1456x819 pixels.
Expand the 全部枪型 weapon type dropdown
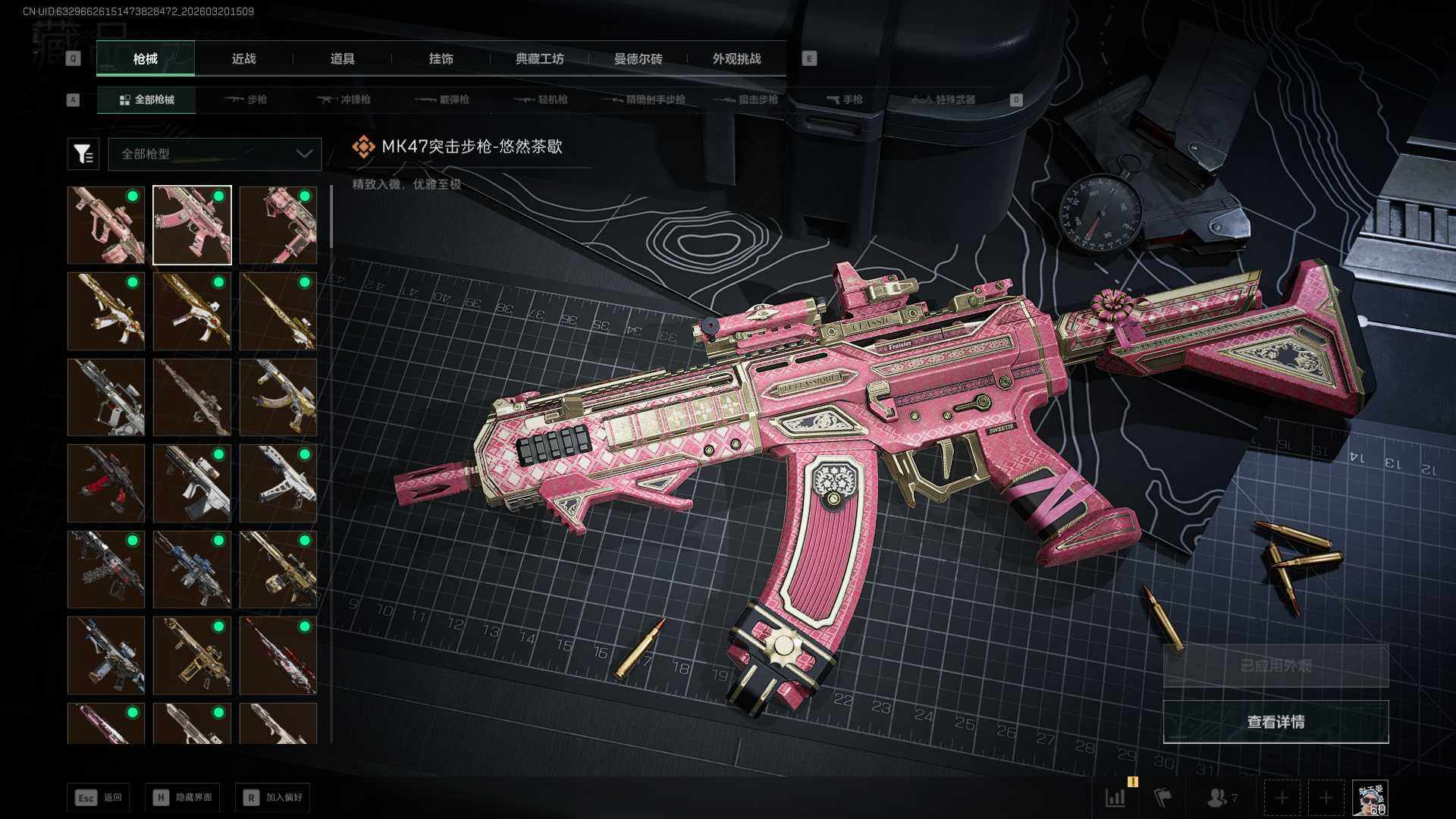coord(215,154)
